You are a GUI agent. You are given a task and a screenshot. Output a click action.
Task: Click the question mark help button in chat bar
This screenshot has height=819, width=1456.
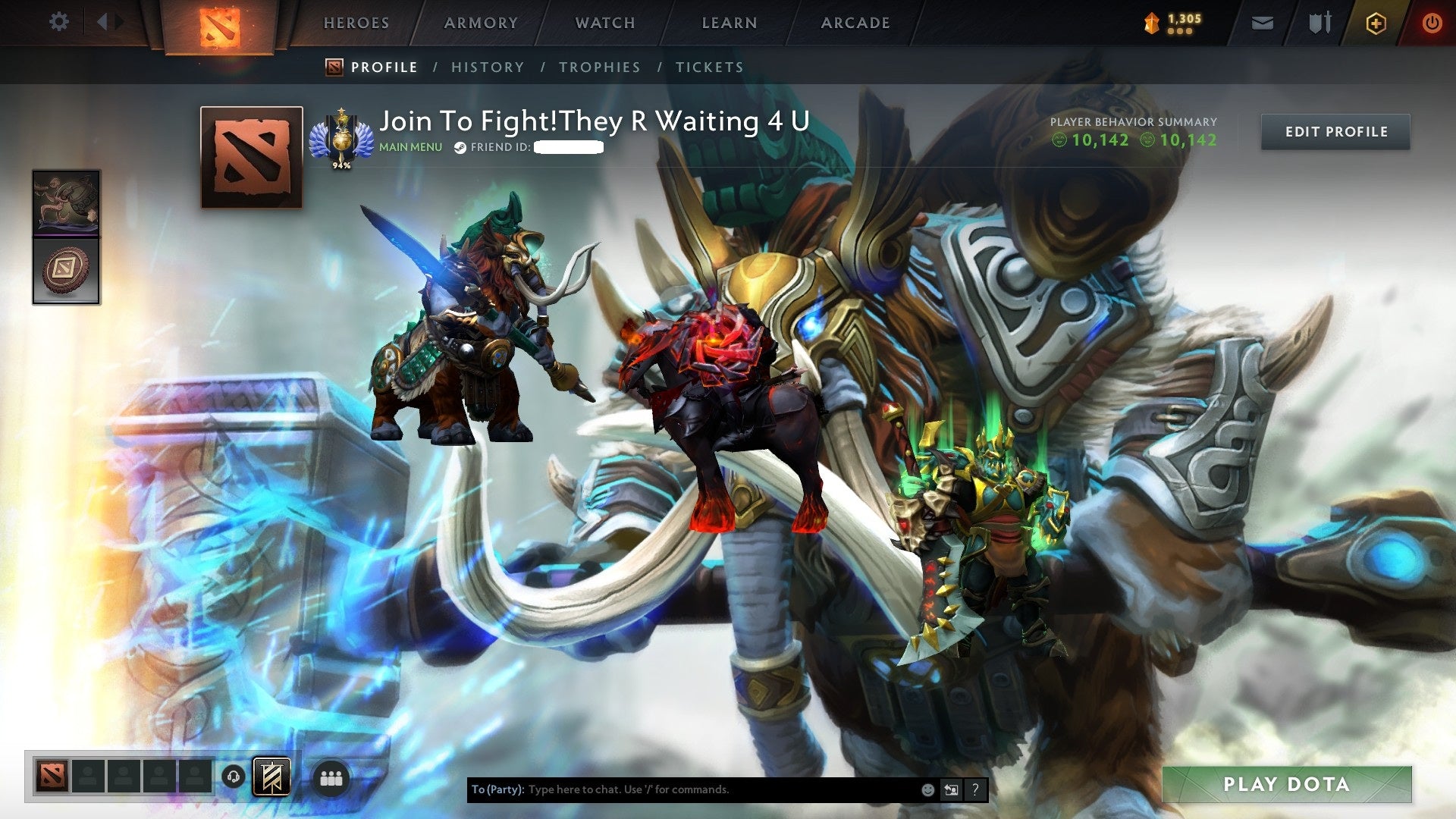point(975,789)
